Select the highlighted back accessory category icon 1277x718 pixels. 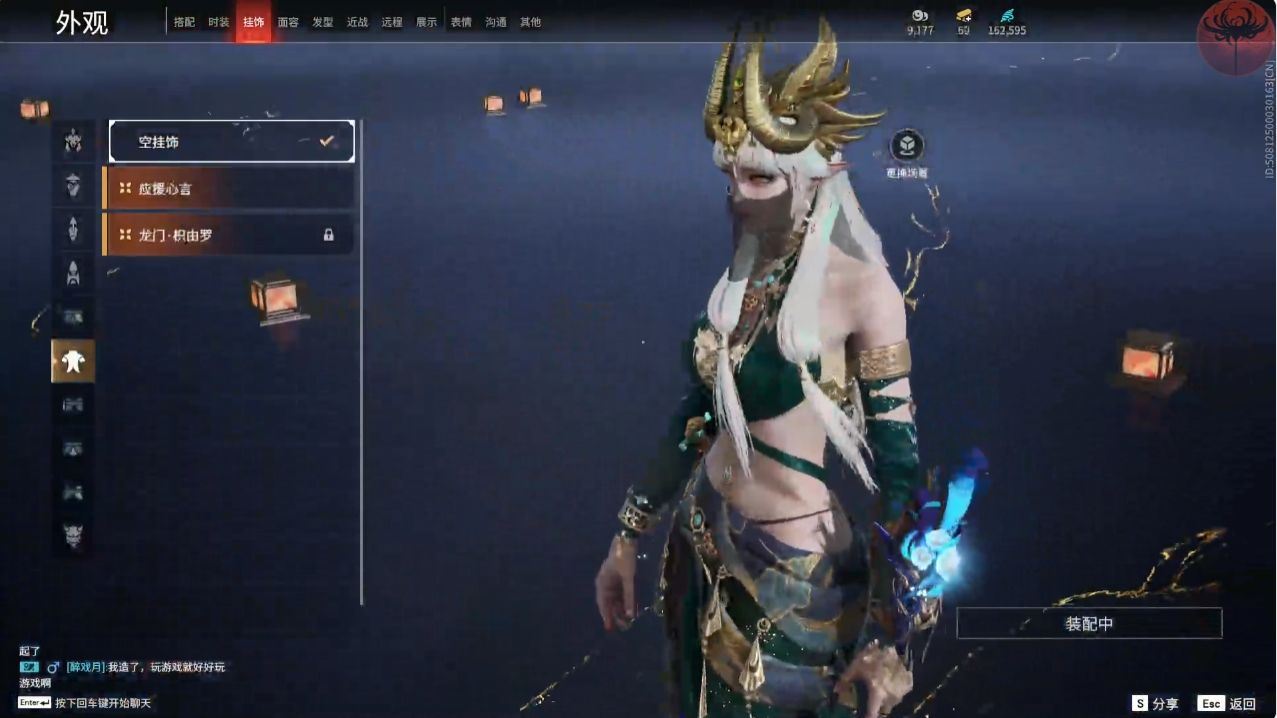pyautogui.click(x=73, y=361)
